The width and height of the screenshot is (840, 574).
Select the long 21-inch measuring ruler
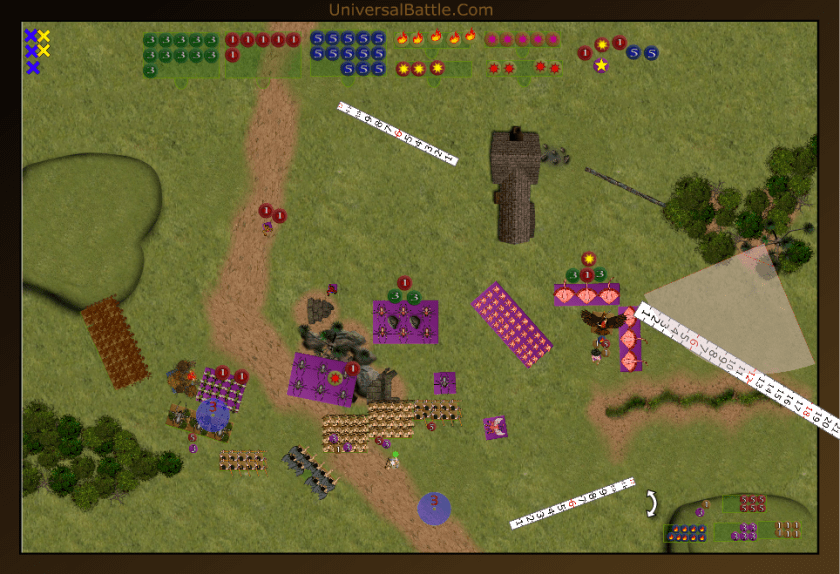[737, 367]
